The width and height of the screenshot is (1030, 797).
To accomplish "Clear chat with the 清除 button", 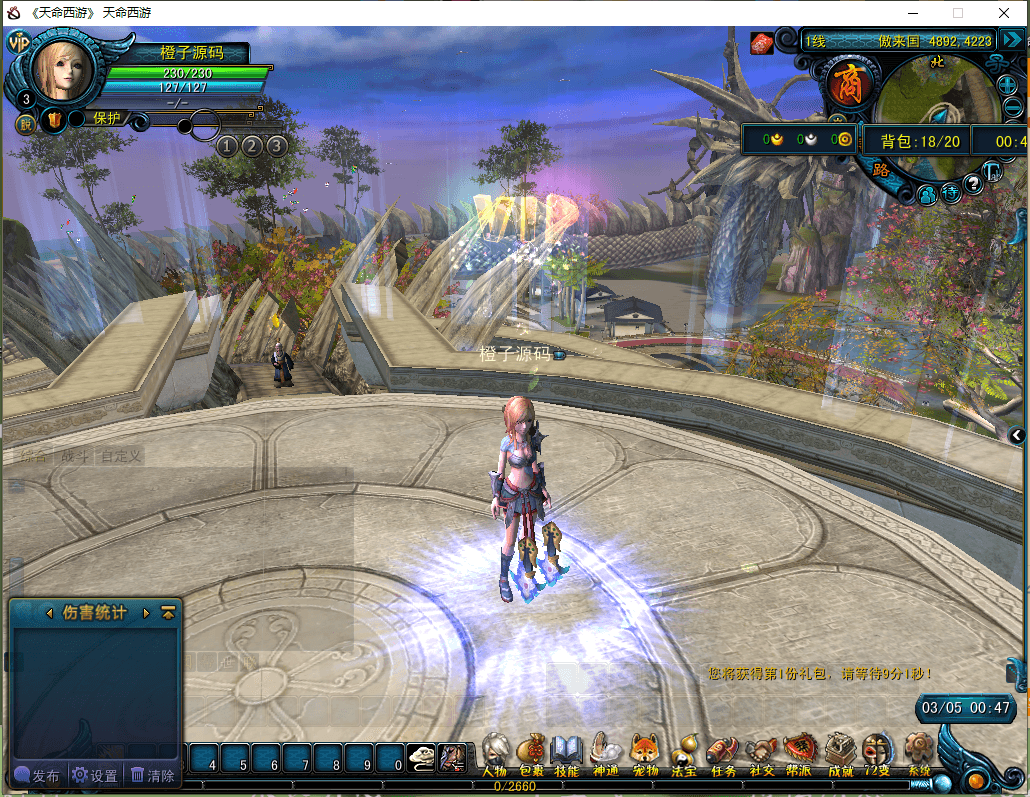I will pos(153,776).
